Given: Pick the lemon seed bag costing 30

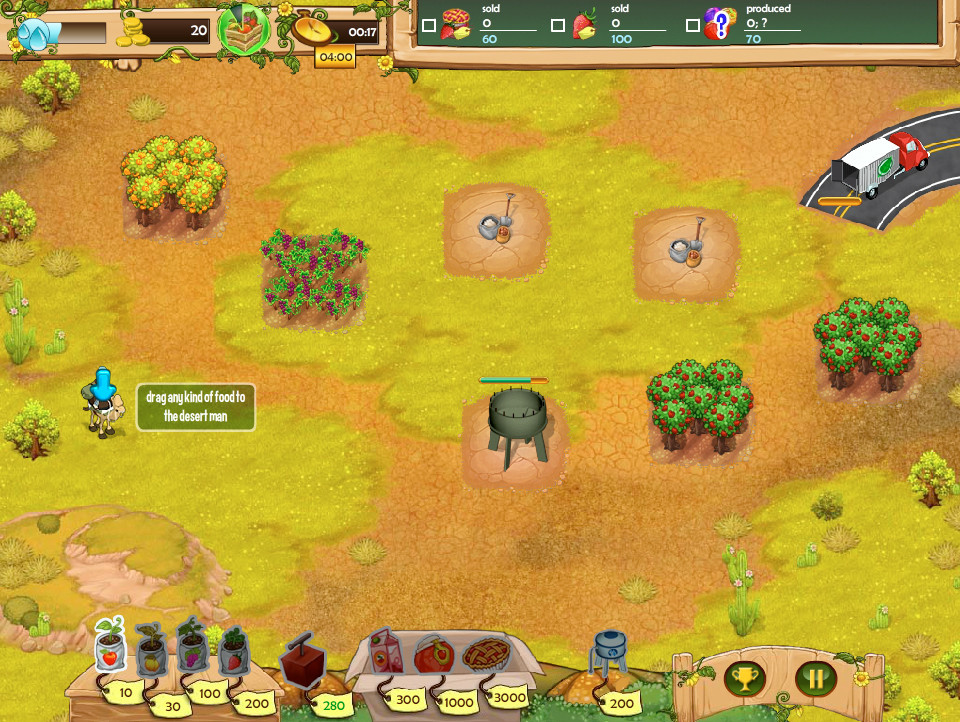Looking at the screenshot, I should pyautogui.click(x=151, y=652).
